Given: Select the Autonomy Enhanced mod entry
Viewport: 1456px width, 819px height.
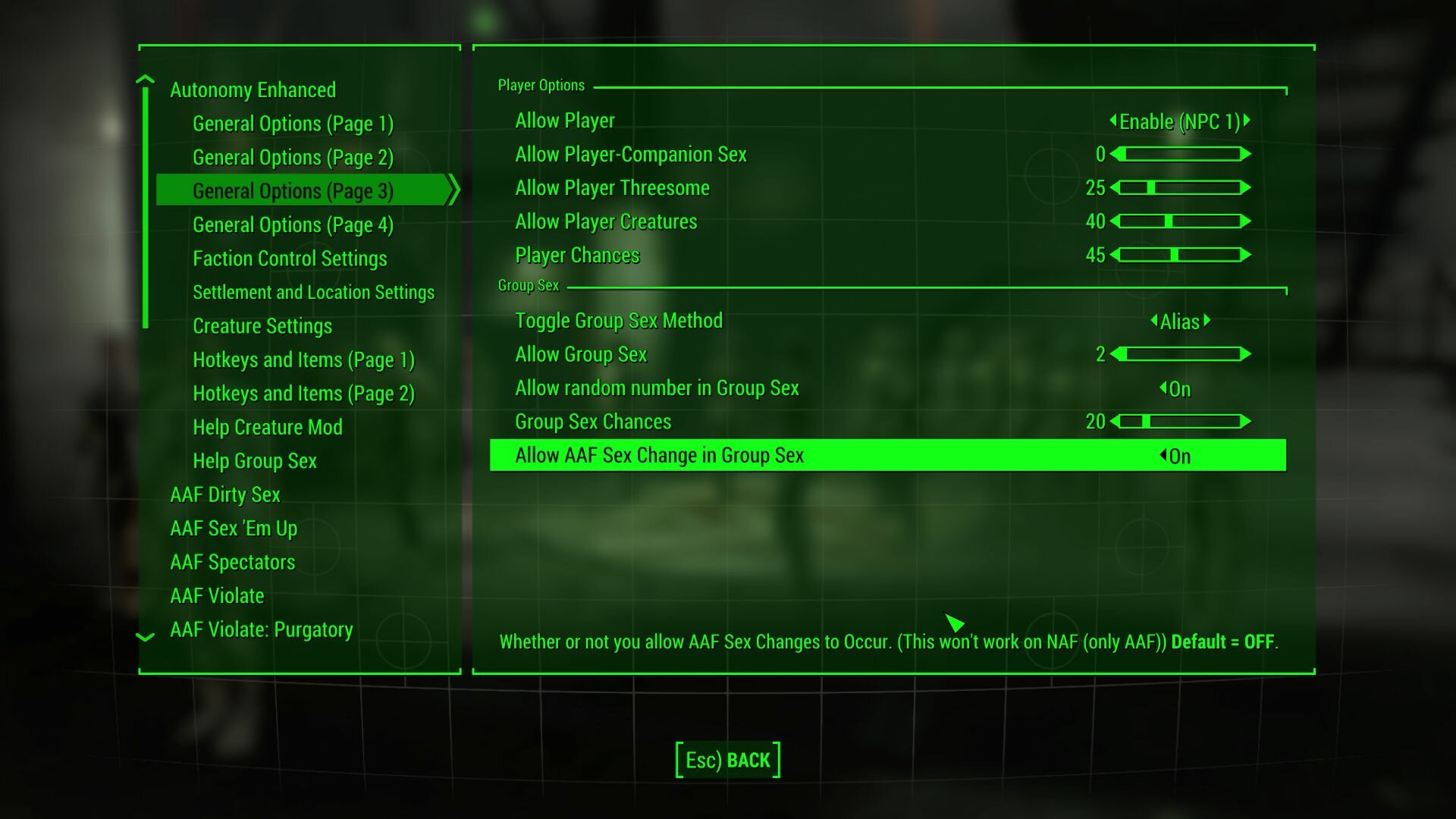Looking at the screenshot, I should [x=253, y=90].
